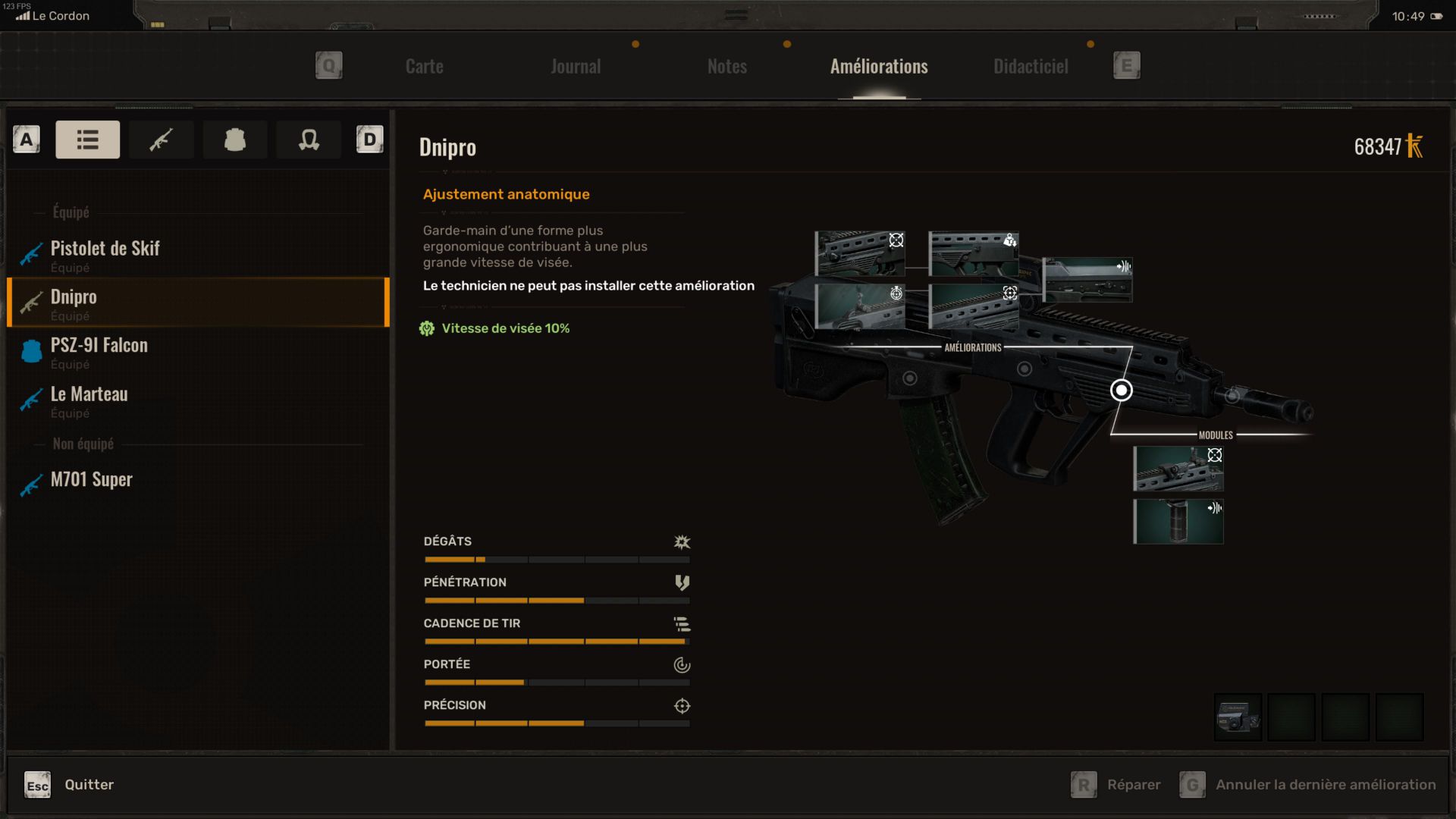Select the PSZ-9I Falcon armor
The image size is (1456, 819).
[99, 346]
